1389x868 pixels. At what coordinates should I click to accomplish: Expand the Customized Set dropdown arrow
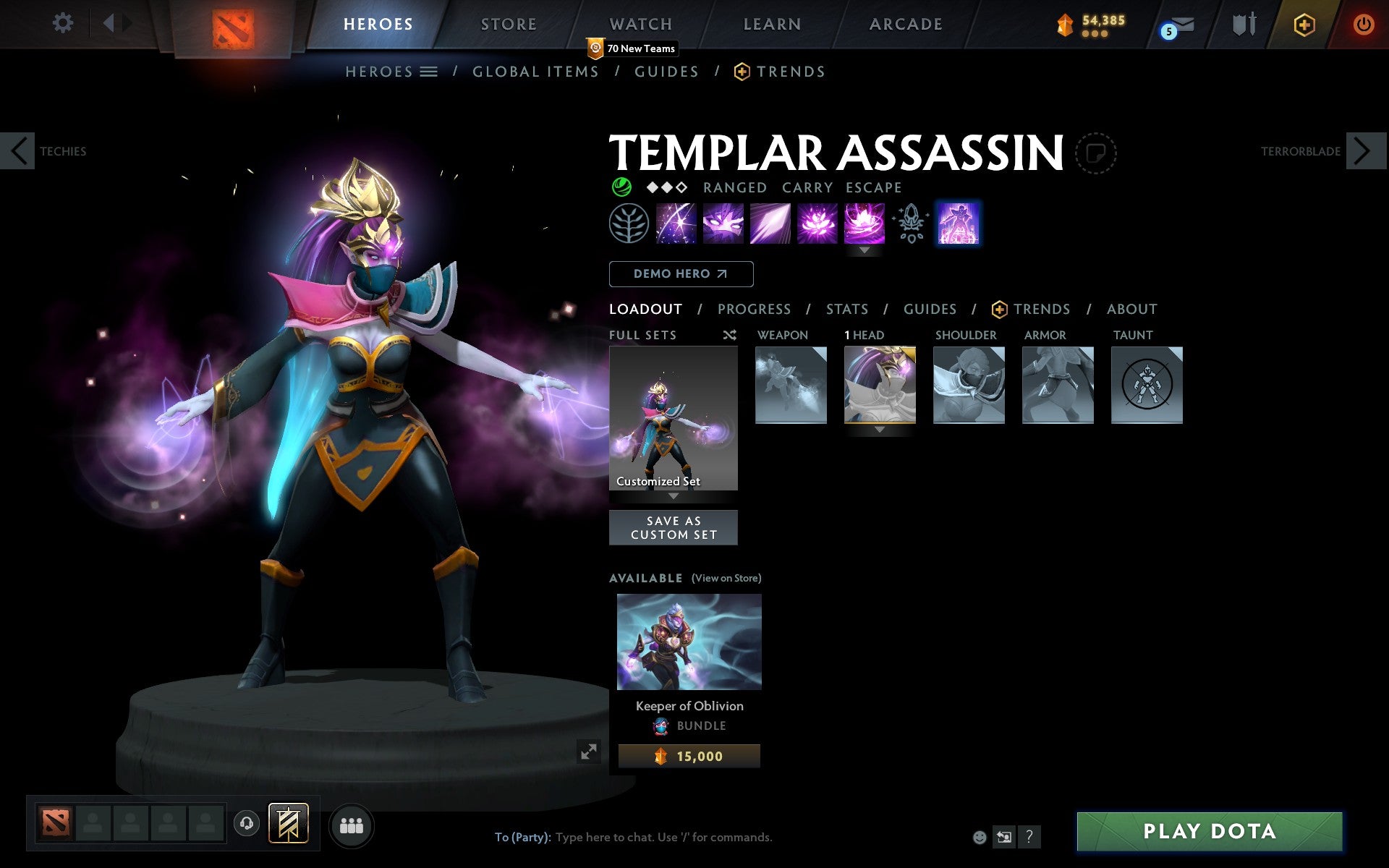674,497
